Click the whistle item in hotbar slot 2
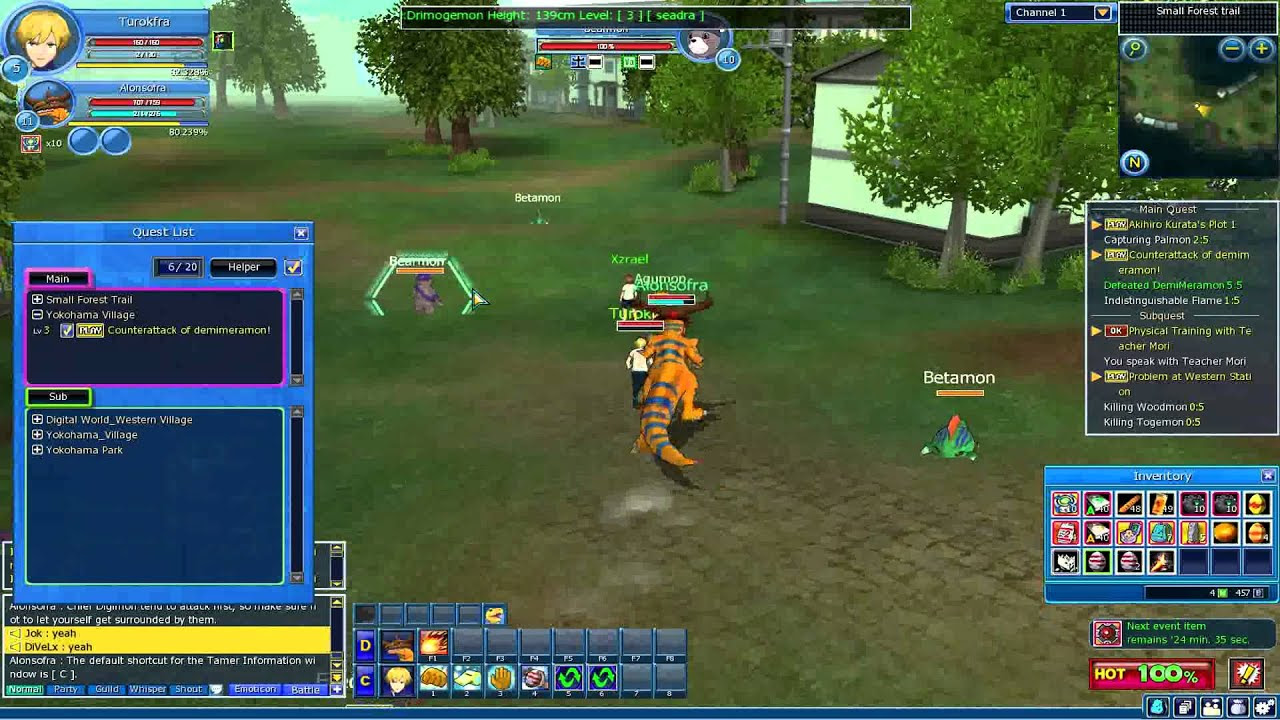 tap(467, 678)
